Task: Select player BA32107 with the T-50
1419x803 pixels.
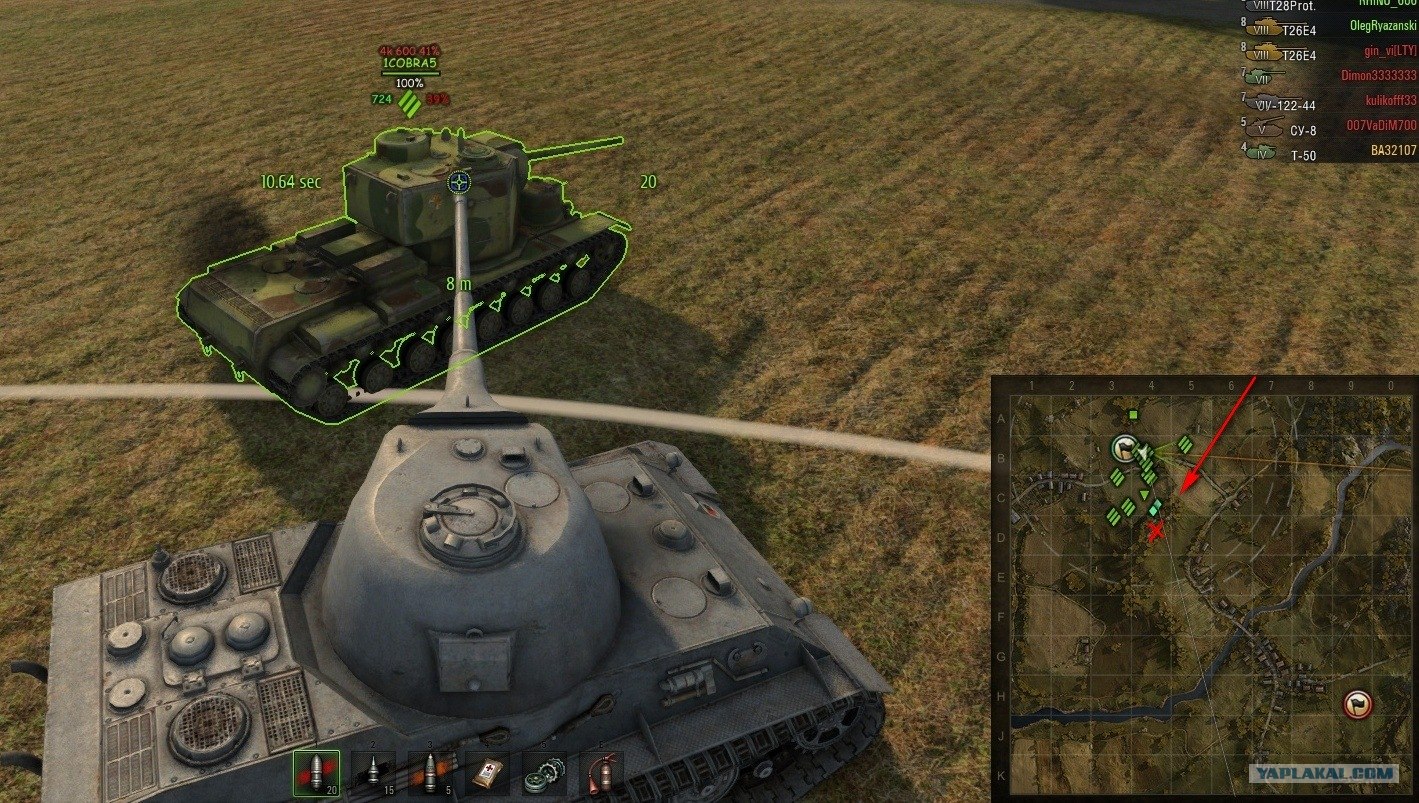Action: 1393,151
